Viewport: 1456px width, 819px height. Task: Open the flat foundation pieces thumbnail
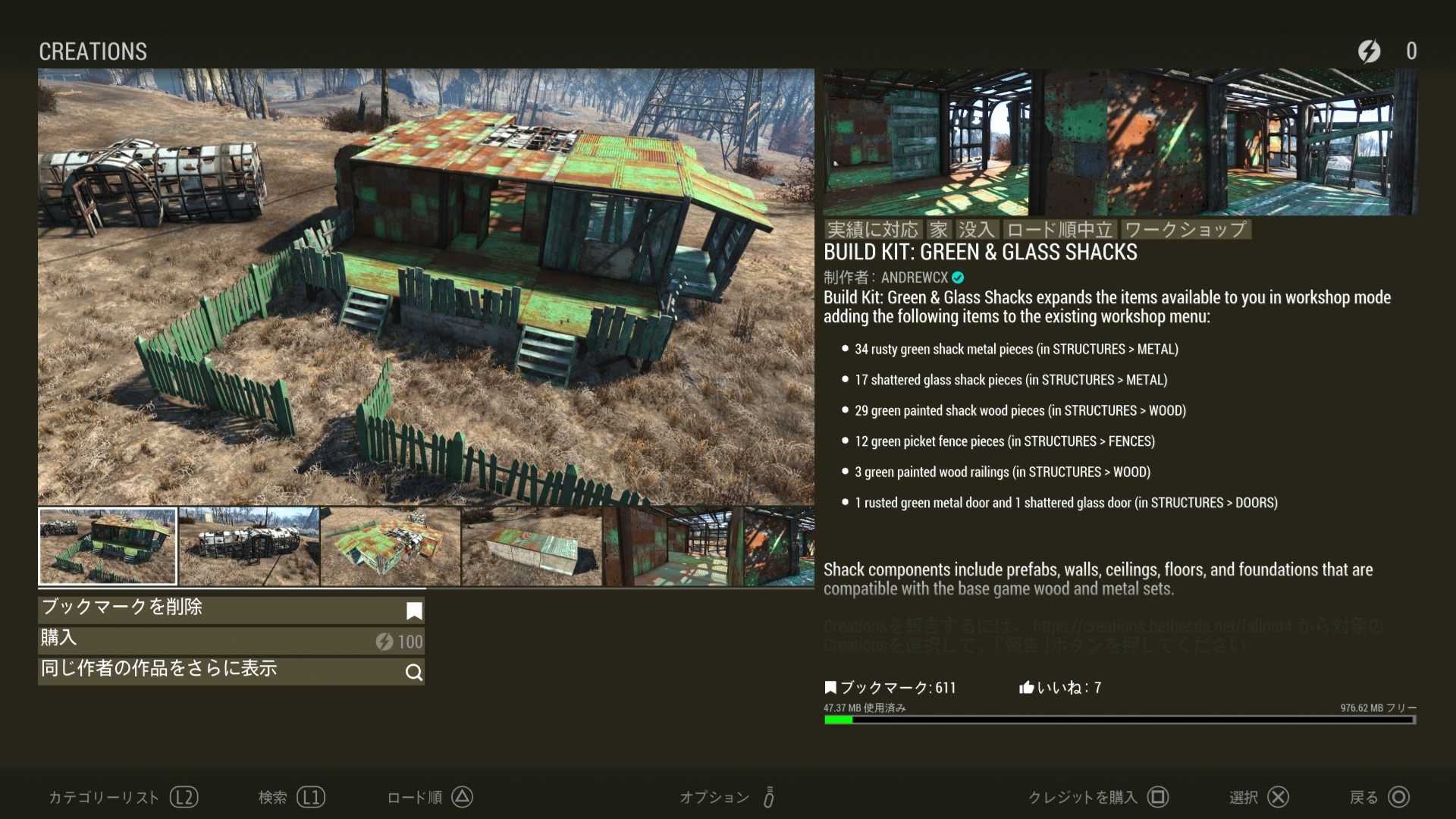pyautogui.click(x=532, y=546)
